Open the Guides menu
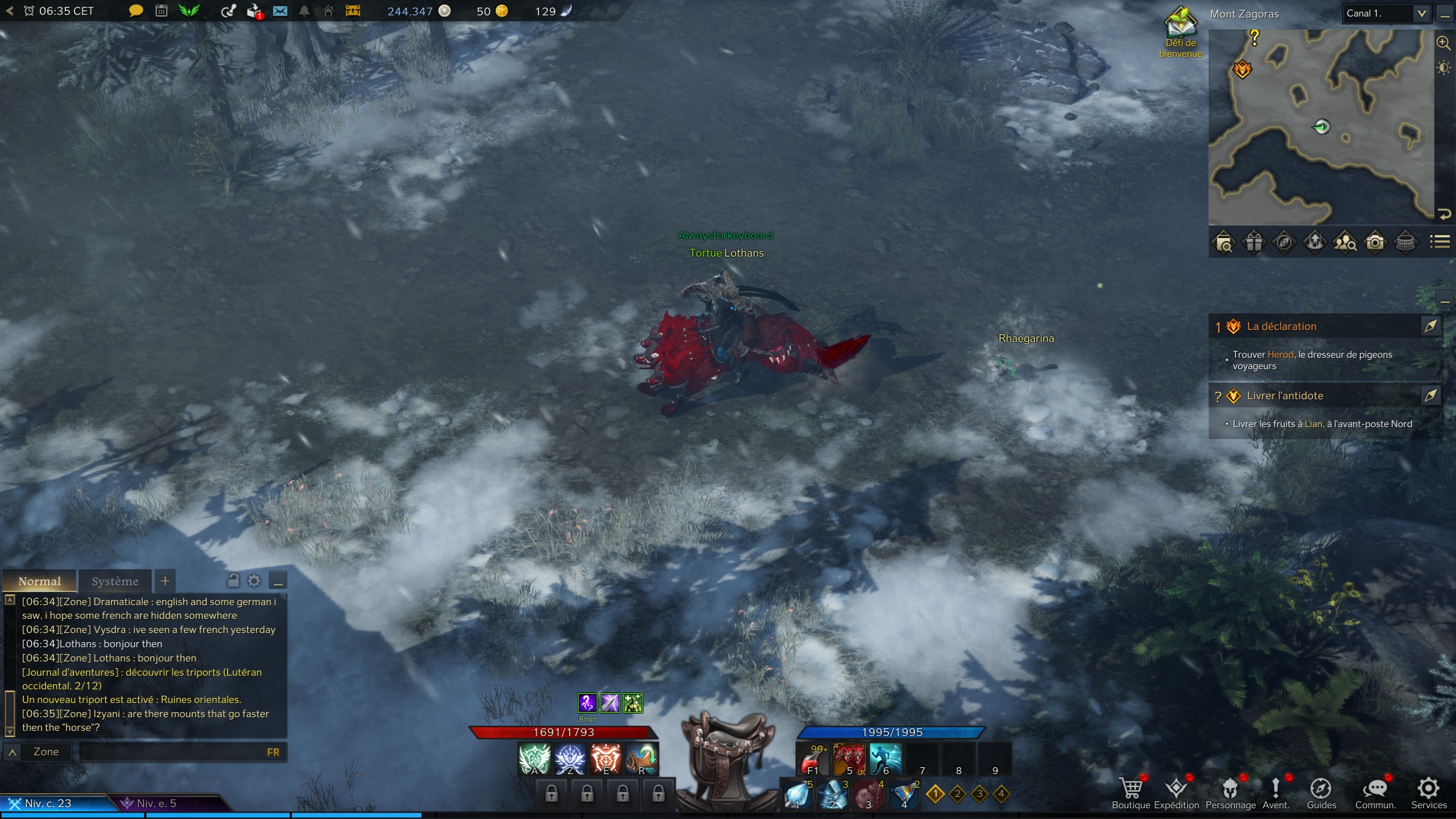This screenshot has width=1456, height=819. pyautogui.click(x=1321, y=792)
